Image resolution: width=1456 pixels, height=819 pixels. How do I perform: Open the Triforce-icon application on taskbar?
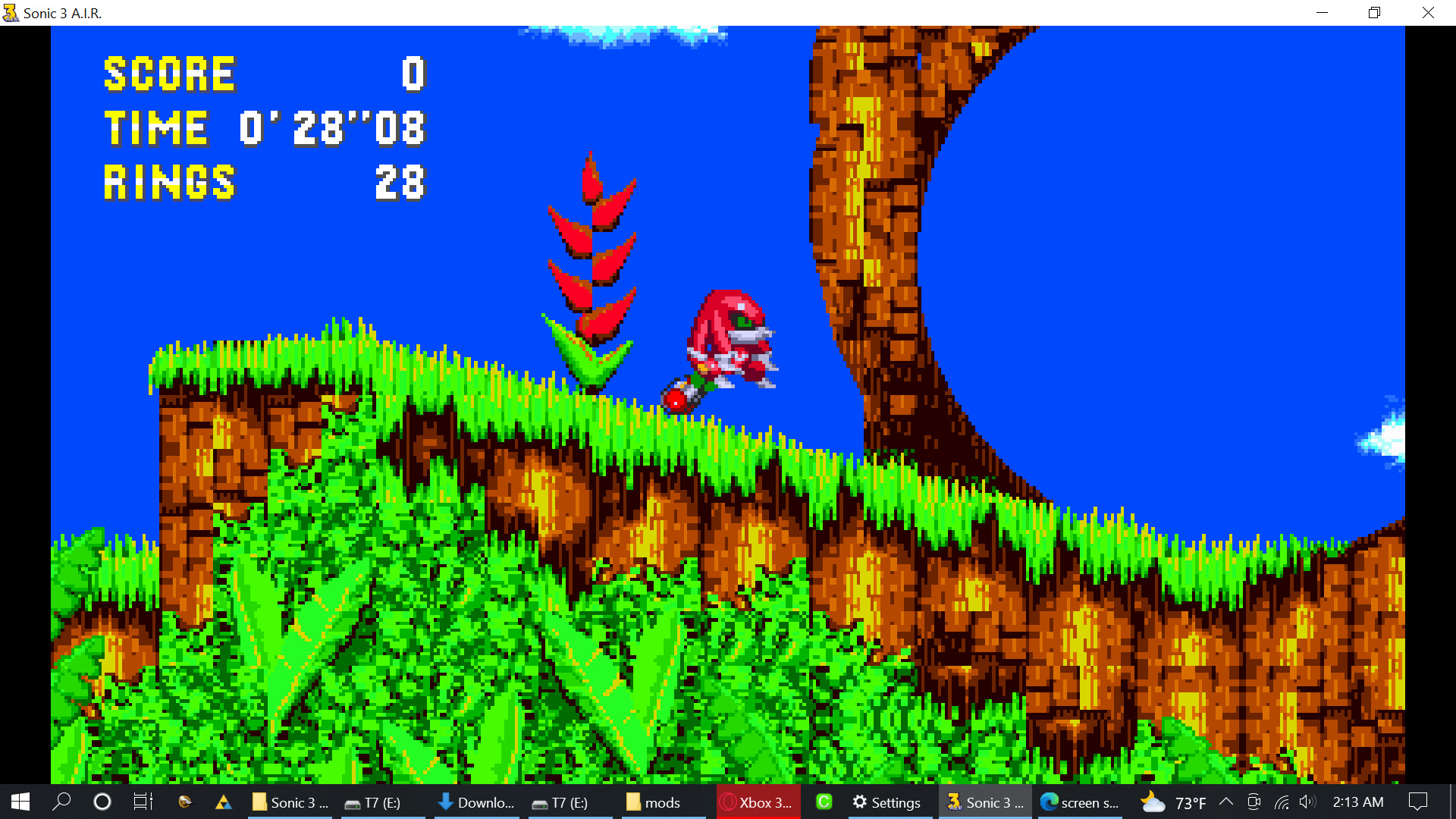coord(223,802)
